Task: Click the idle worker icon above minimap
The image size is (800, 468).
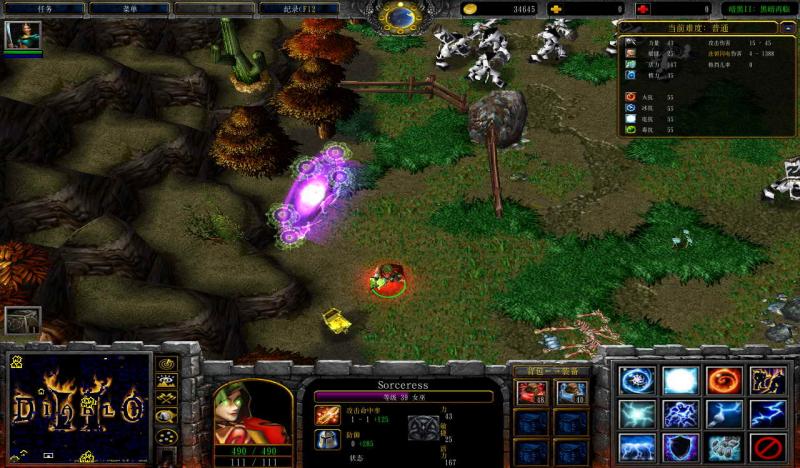Action: tap(22, 320)
